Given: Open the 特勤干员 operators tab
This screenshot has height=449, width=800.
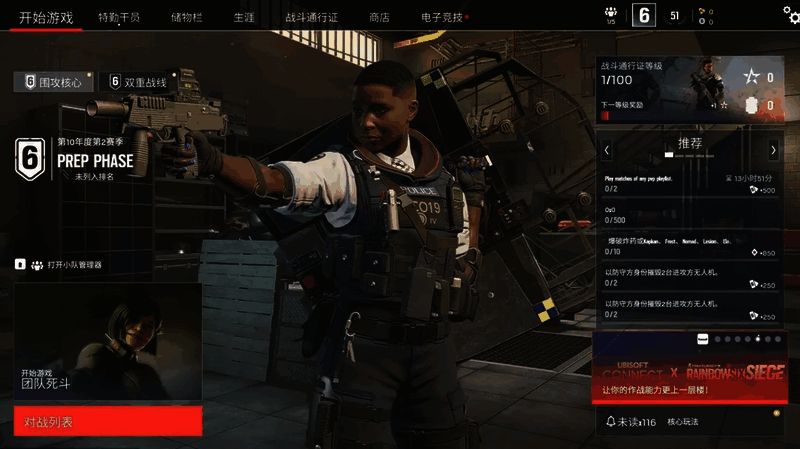Looking at the screenshot, I should point(119,17).
